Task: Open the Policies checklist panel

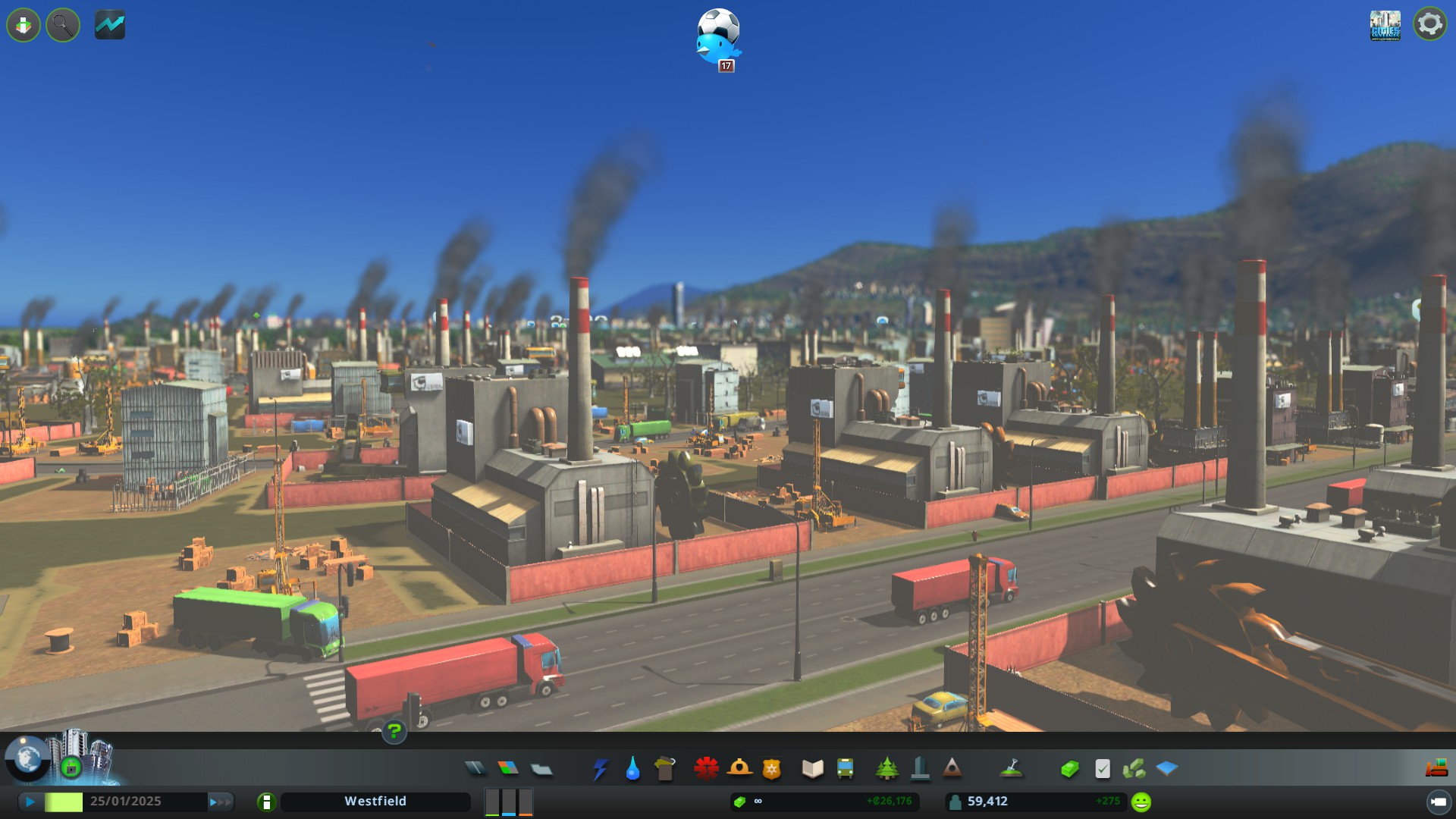Action: 1103,769
